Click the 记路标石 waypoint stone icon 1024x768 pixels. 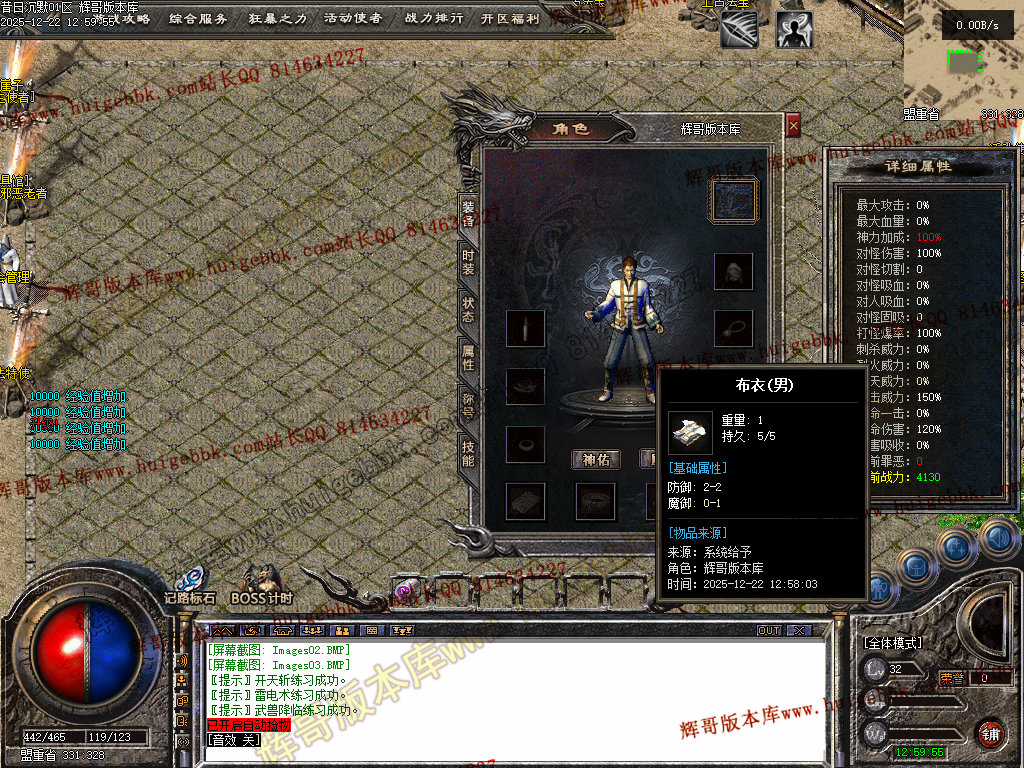[x=189, y=582]
